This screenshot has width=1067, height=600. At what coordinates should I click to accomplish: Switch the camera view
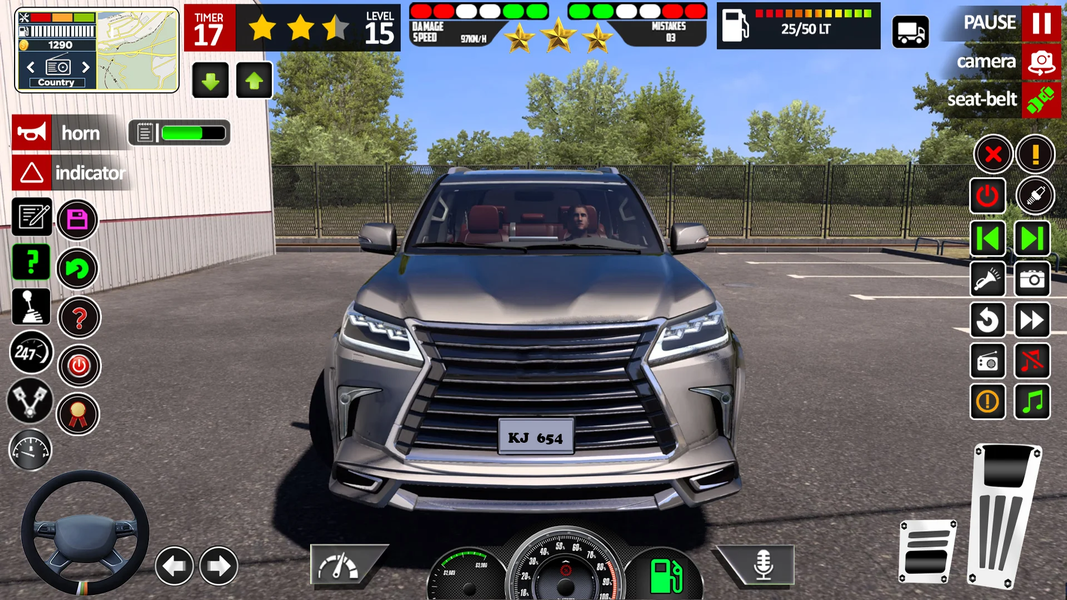click(x=1041, y=62)
